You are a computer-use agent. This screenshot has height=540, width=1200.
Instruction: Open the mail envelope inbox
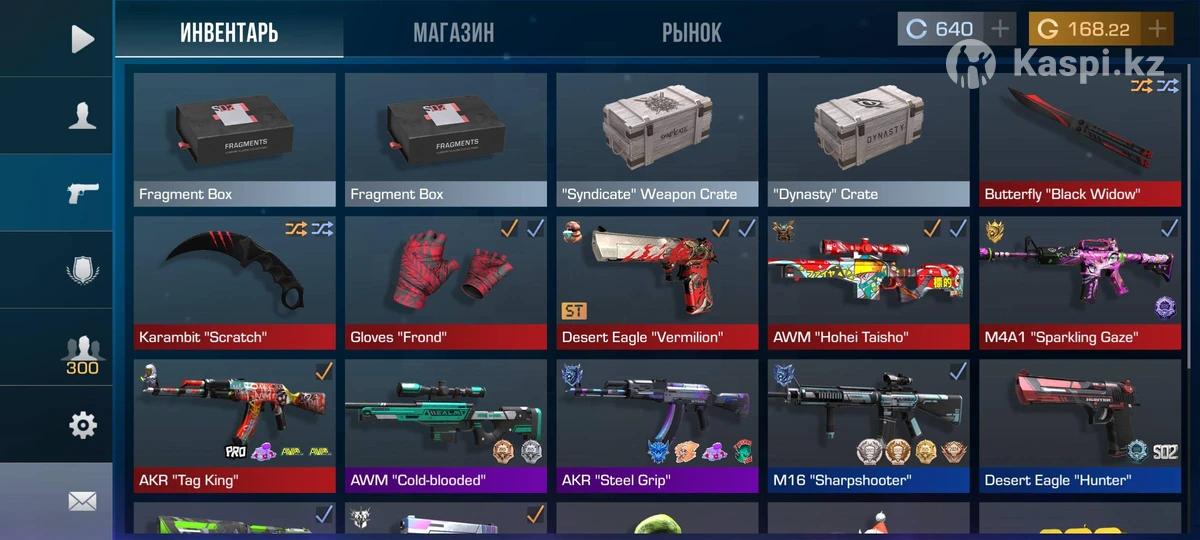(82, 501)
